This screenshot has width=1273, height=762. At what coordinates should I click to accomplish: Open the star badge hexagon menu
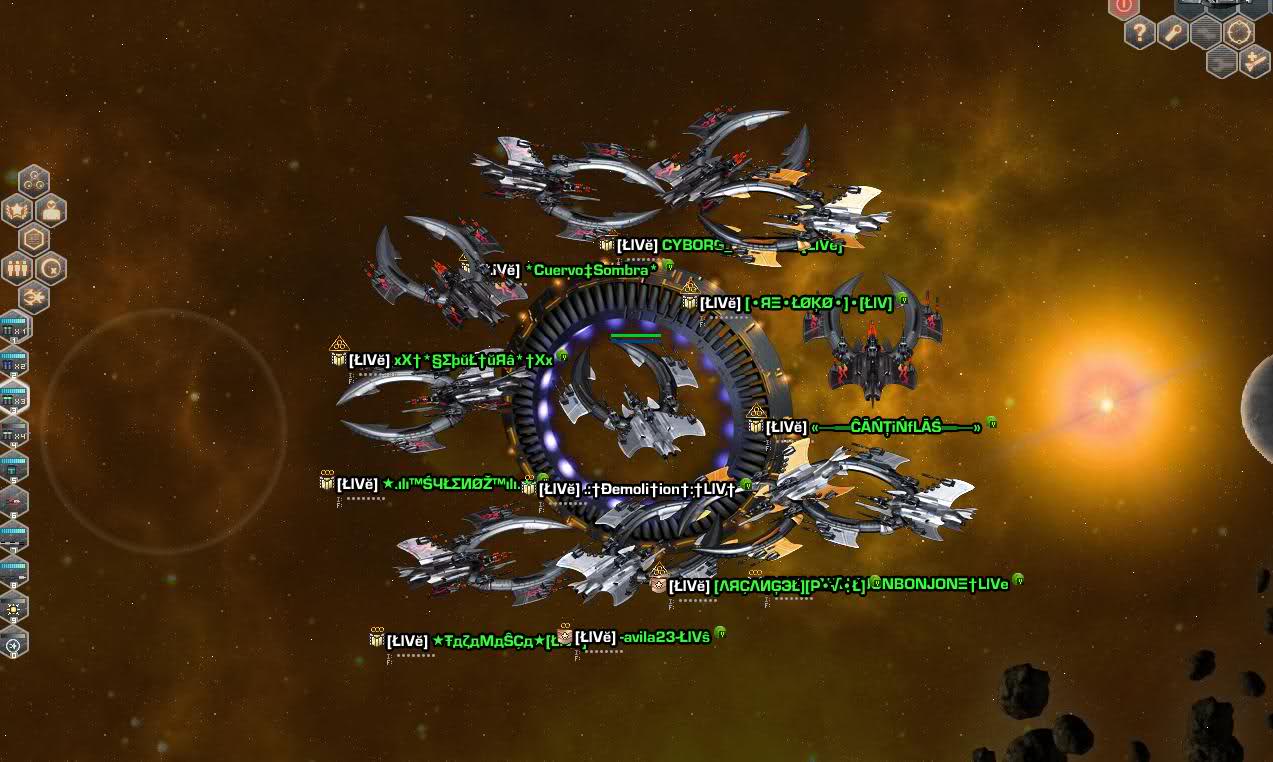[18, 210]
